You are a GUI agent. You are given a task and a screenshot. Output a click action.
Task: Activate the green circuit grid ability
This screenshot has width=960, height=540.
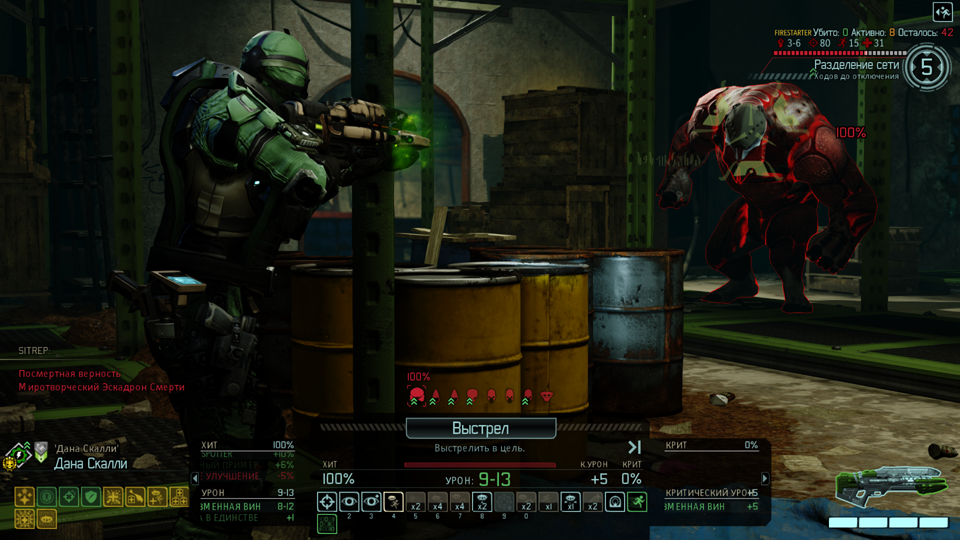click(x=327, y=523)
